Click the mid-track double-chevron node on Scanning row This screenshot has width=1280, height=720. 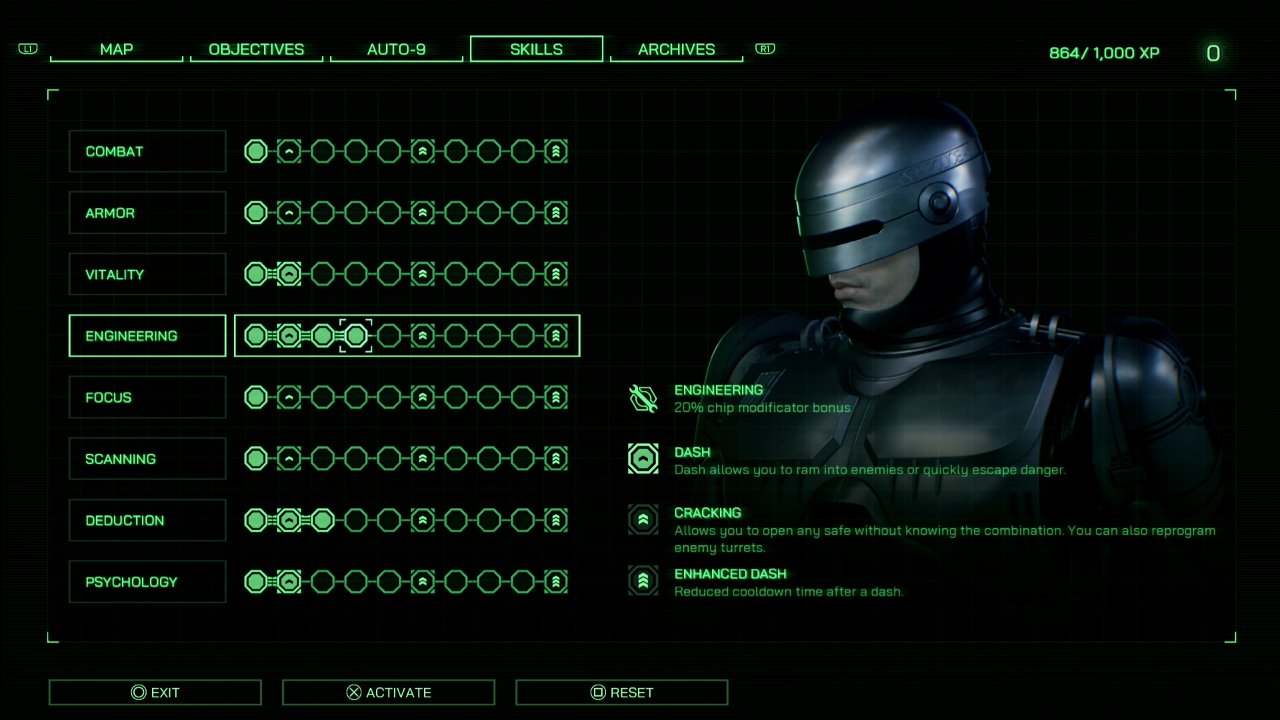click(x=422, y=458)
